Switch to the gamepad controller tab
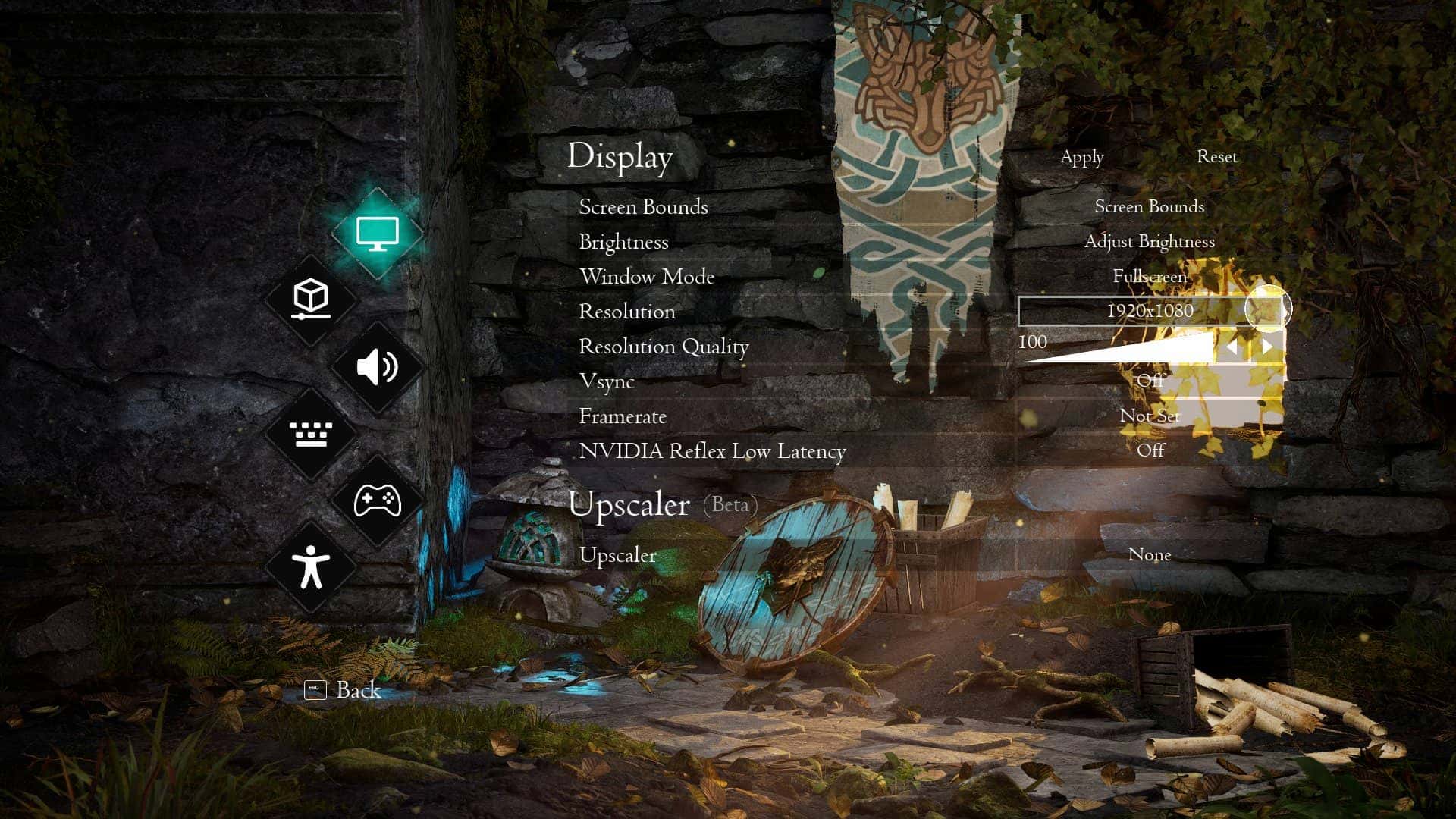Viewport: 1456px width, 819px height. (x=377, y=500)
